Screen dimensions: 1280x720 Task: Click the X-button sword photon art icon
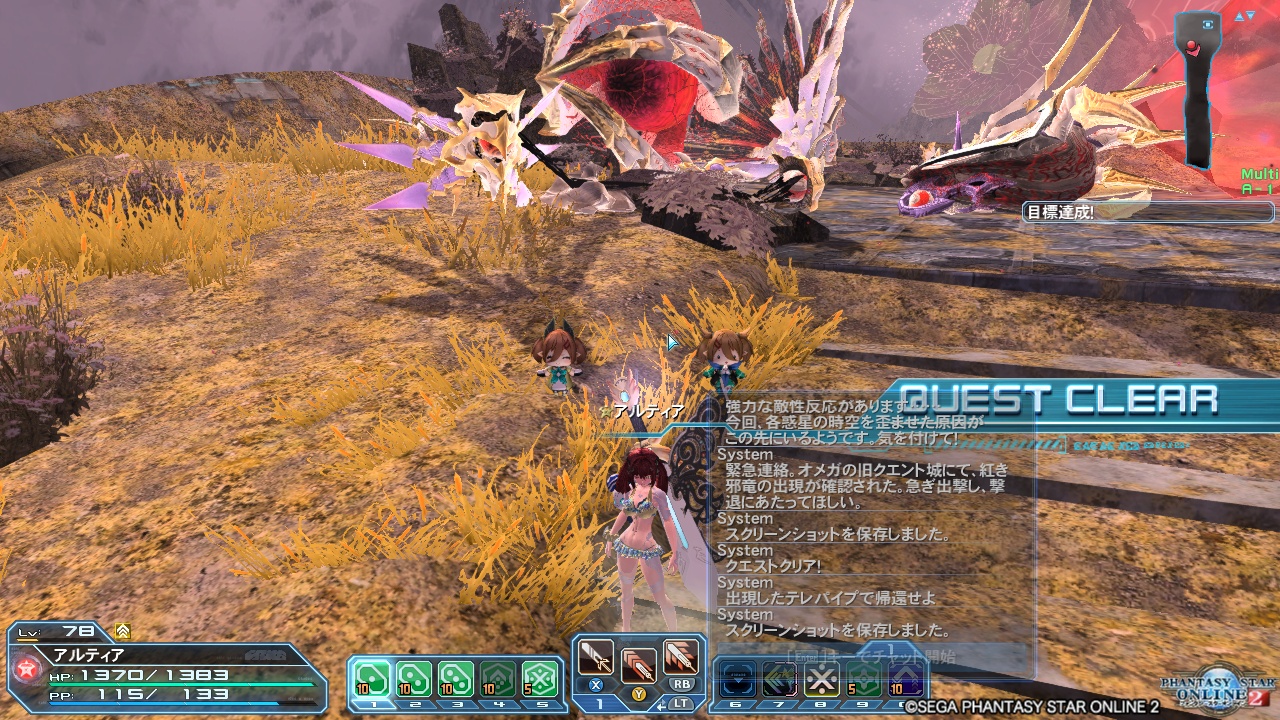pyautogui.click(x=598, y=658)
